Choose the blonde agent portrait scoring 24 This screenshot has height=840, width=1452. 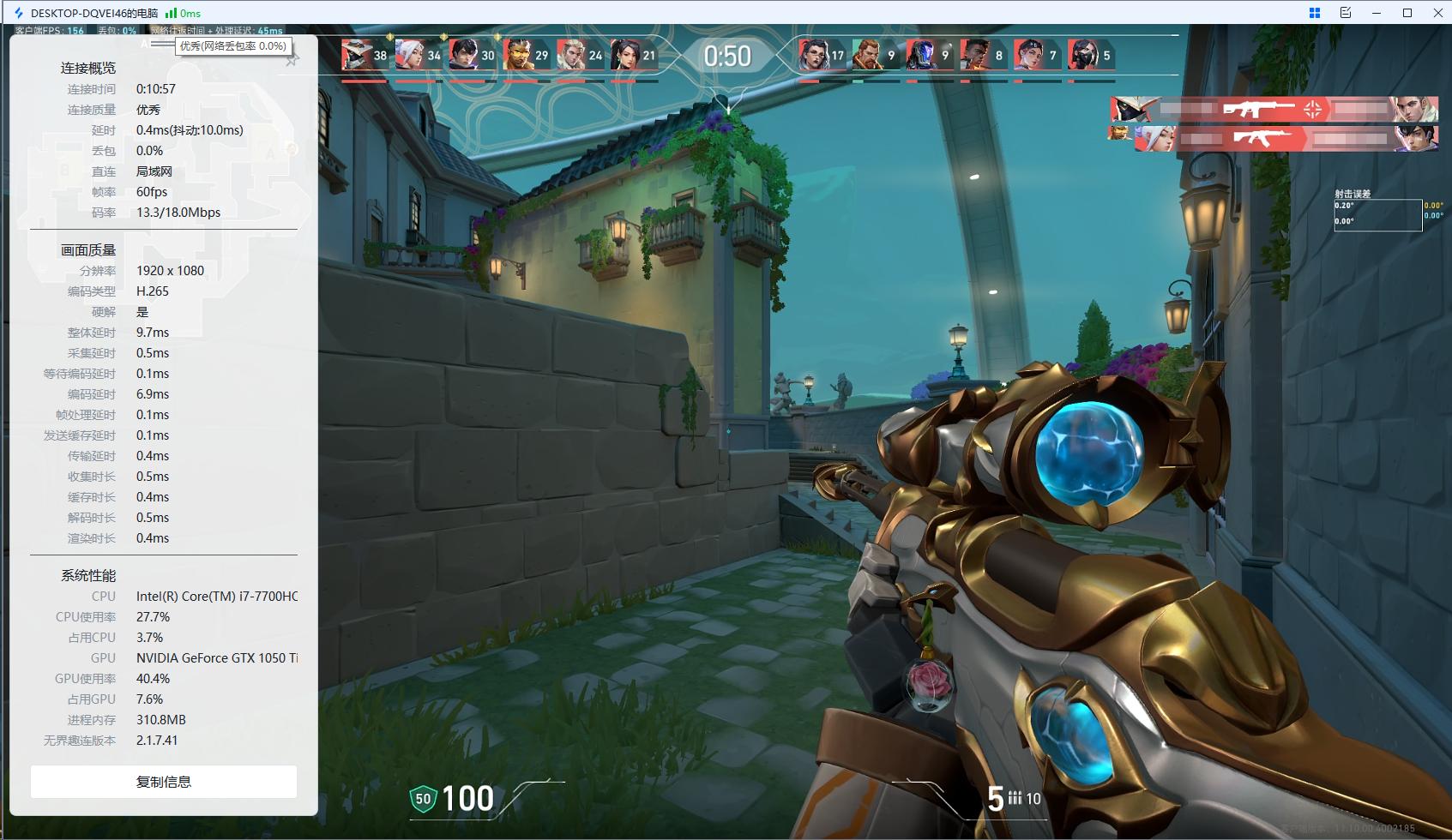coord(571,55)
